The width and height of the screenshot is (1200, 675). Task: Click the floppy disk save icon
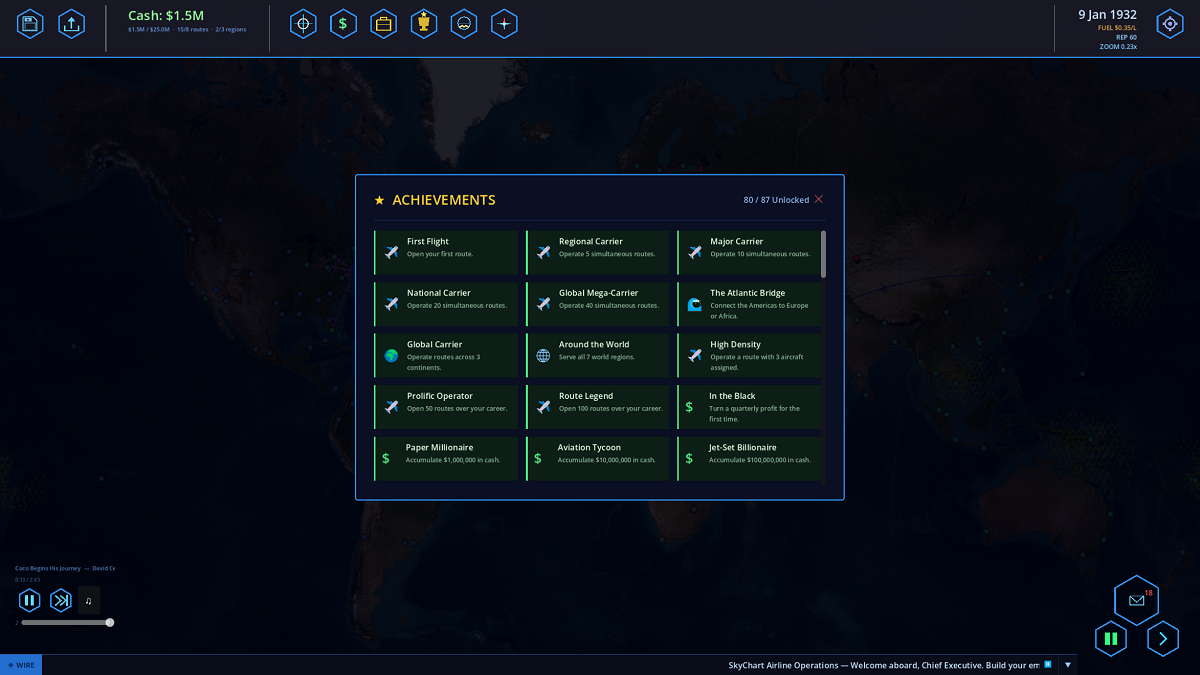30,24
